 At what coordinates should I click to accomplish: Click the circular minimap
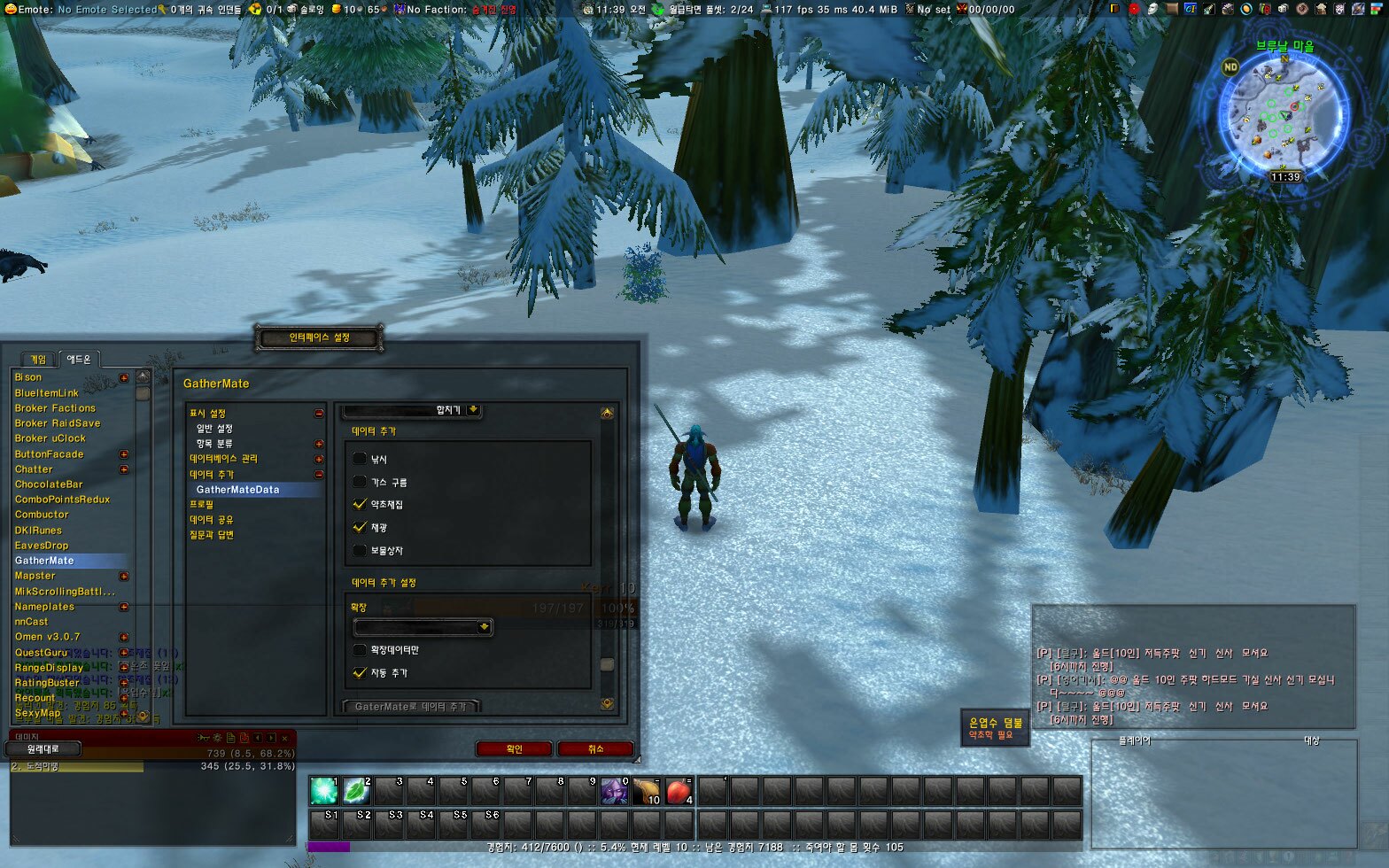pyautogui.click(x=1284, y=116)
